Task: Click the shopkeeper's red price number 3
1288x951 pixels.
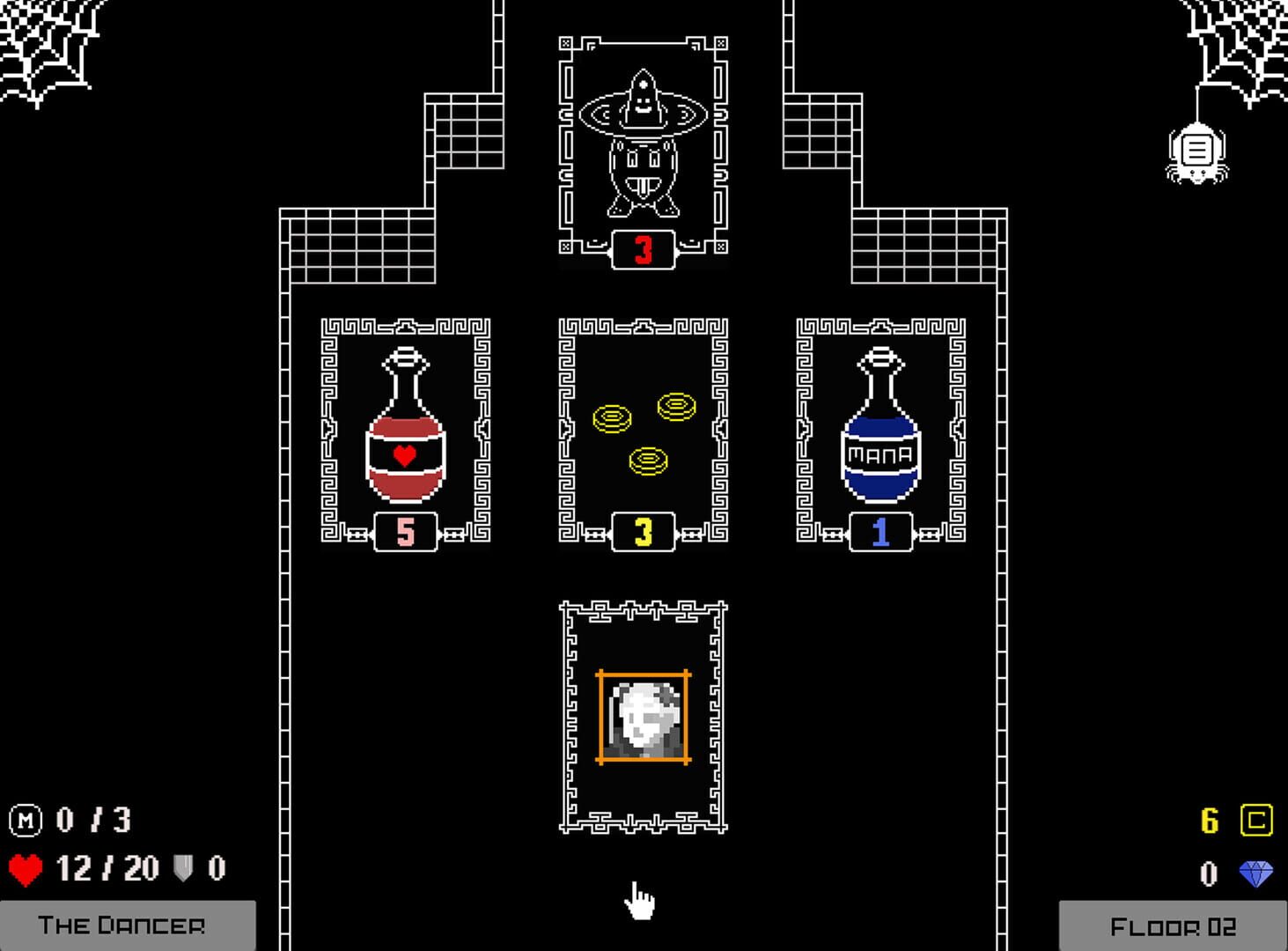Action: tap(642, 248)
